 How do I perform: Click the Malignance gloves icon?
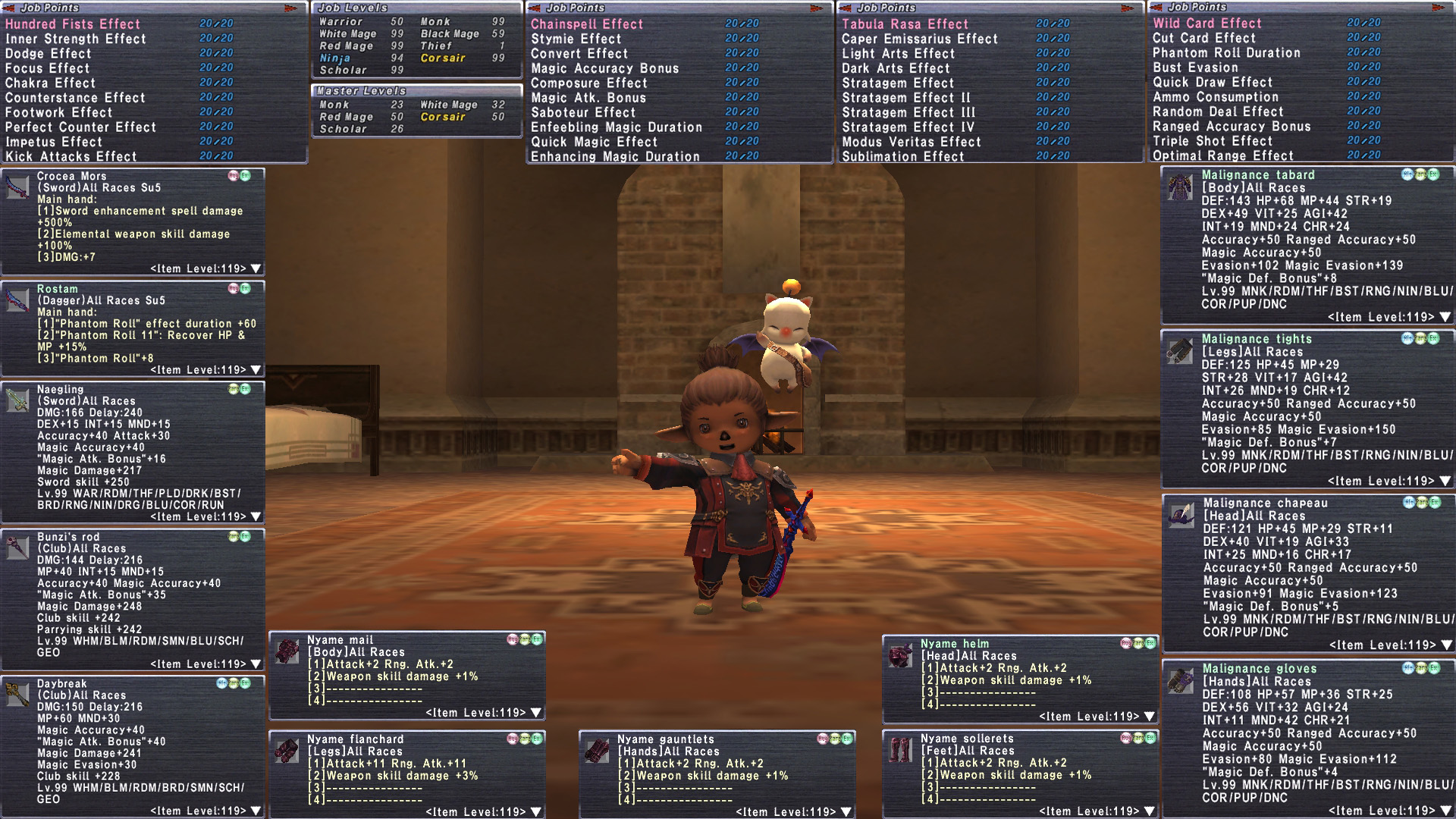pos(1179,680)
